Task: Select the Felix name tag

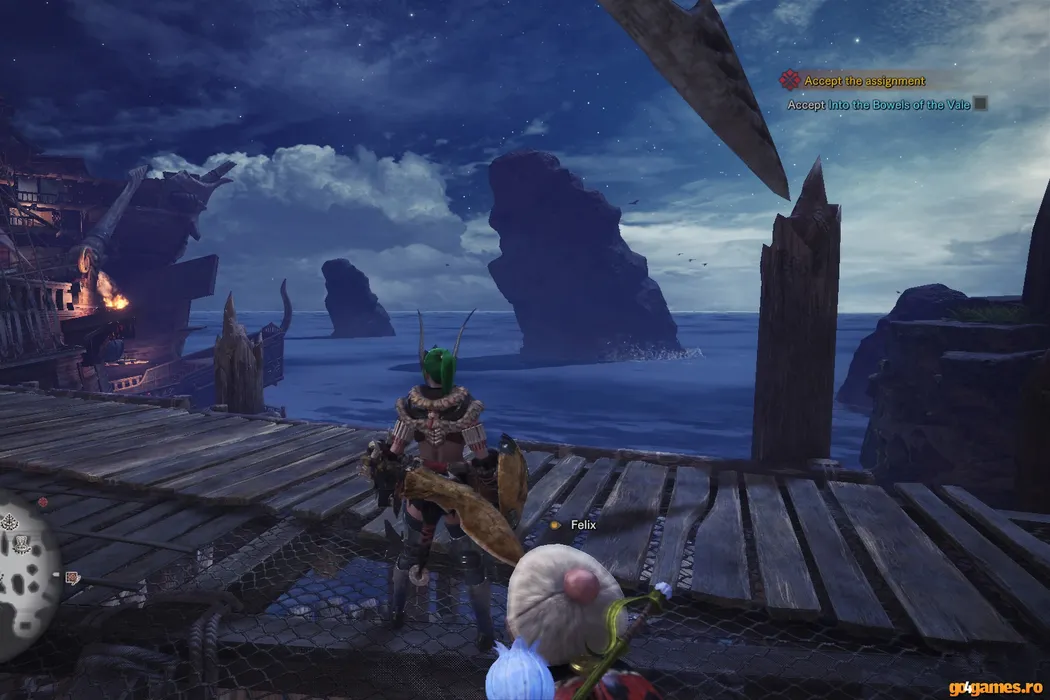Action: click(582, 524)
